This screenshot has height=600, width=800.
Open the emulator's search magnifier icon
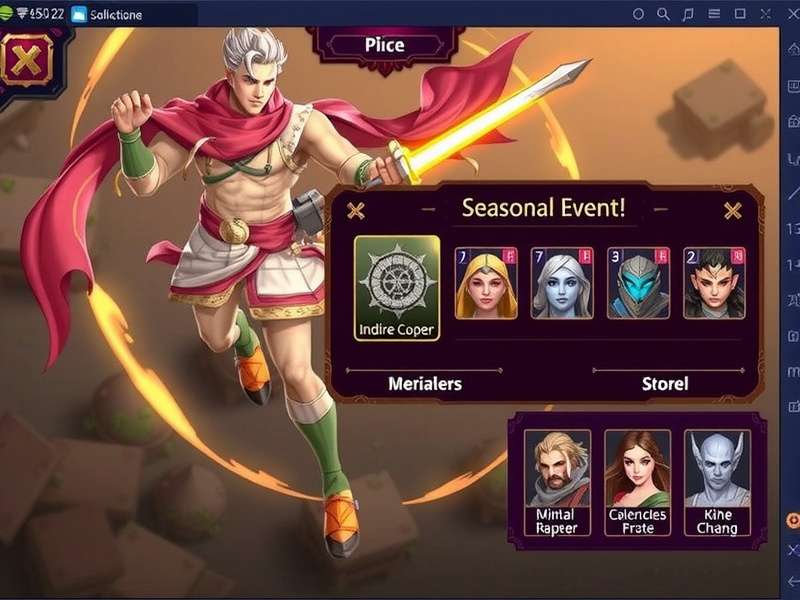pyautogui.click(x=663, y=14)
